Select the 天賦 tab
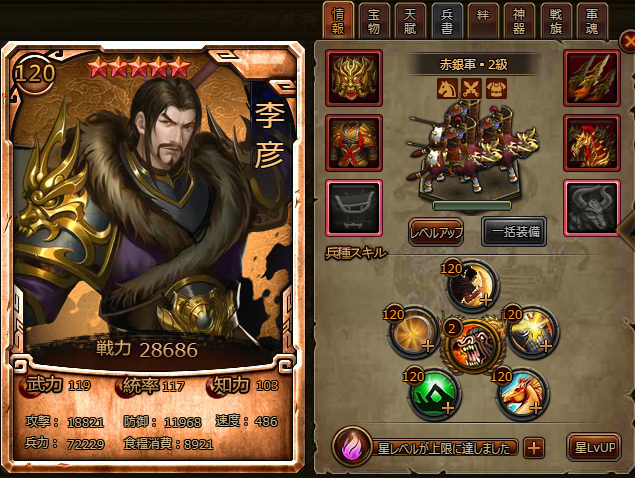The height and width of the screenshot is (478, 635). click(410, 18)
